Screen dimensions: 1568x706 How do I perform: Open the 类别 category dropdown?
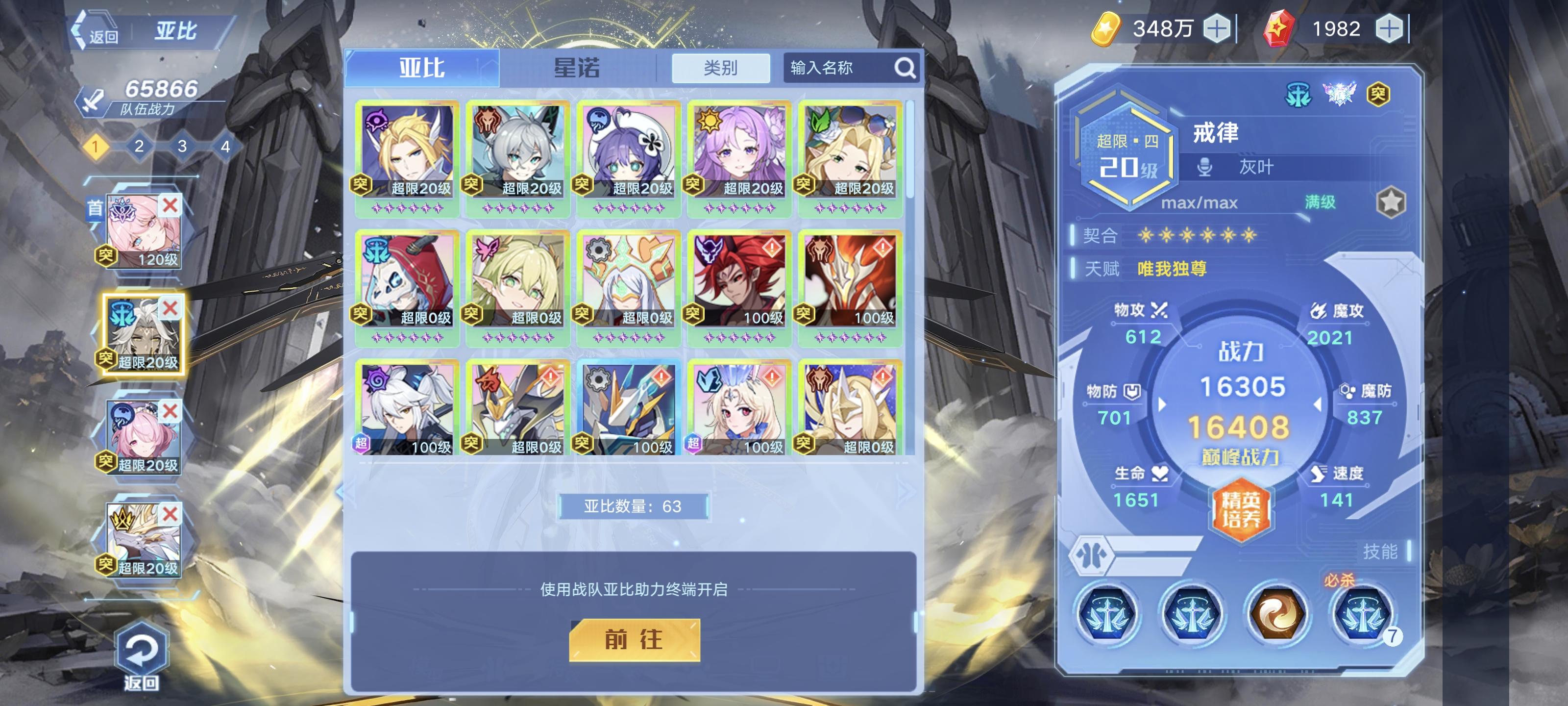722,68
